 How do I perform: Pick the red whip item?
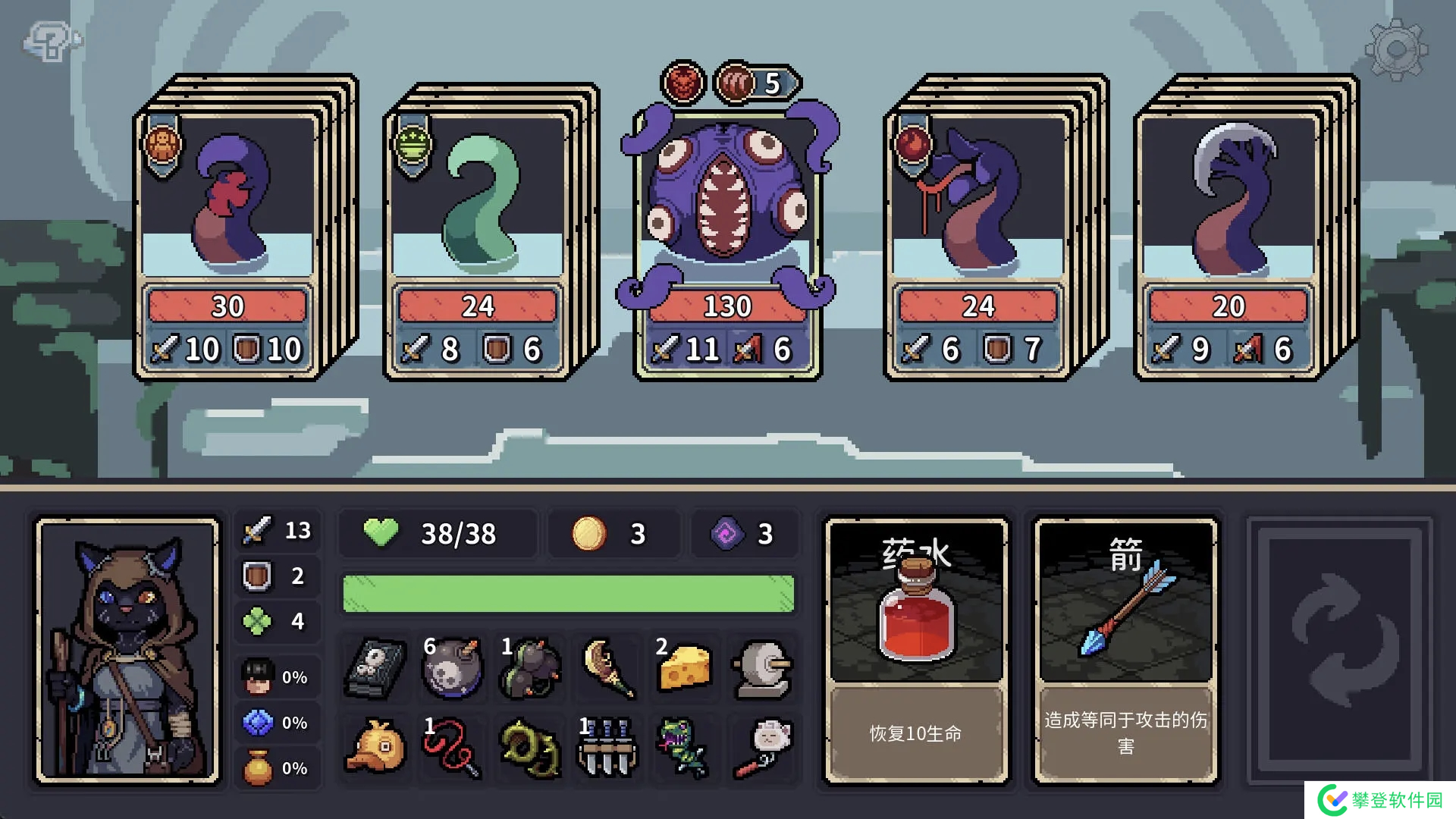(x=453, y=747)
